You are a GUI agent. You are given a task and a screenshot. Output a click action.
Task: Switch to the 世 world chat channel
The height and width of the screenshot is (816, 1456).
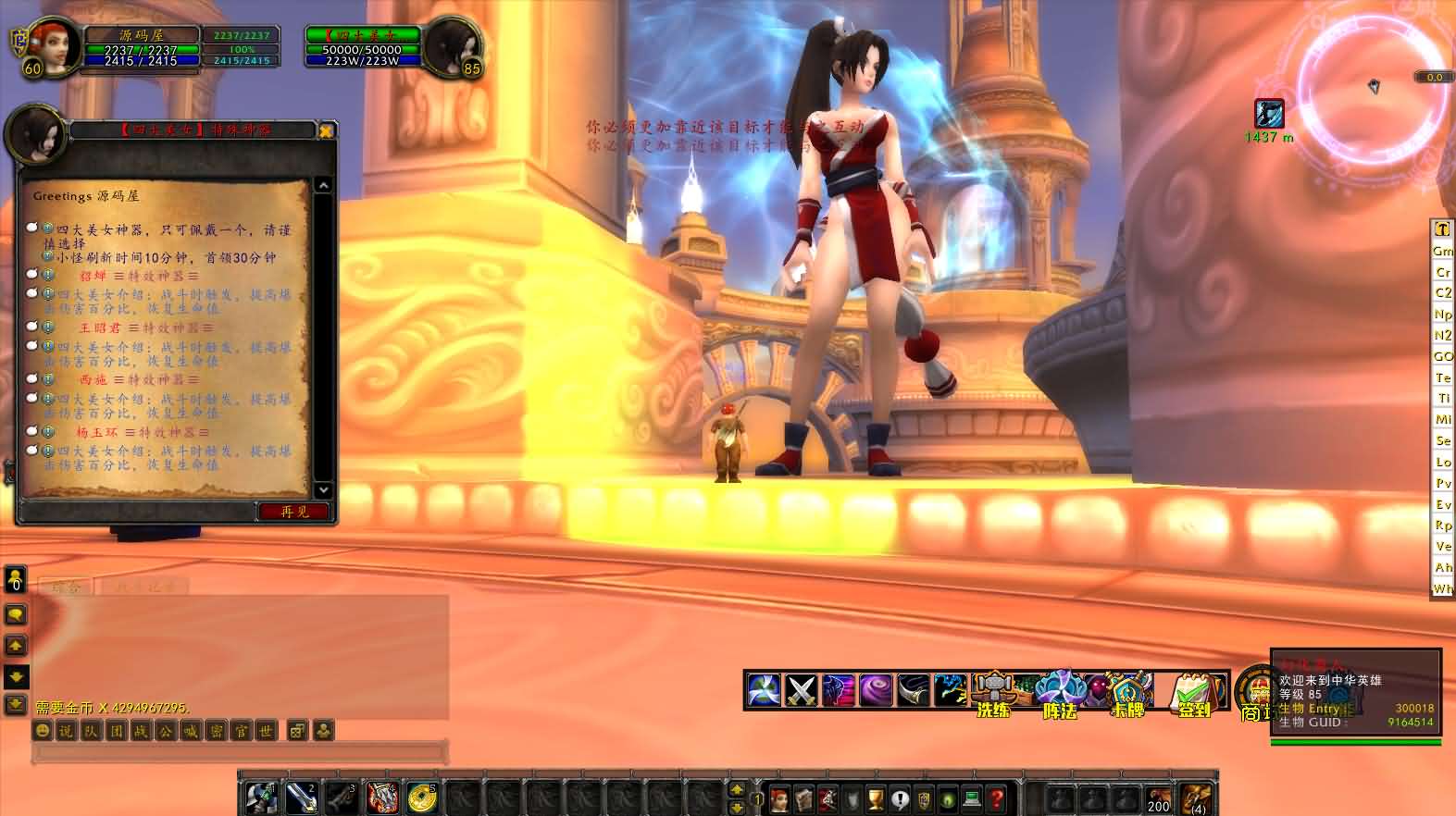coord(266,731)
